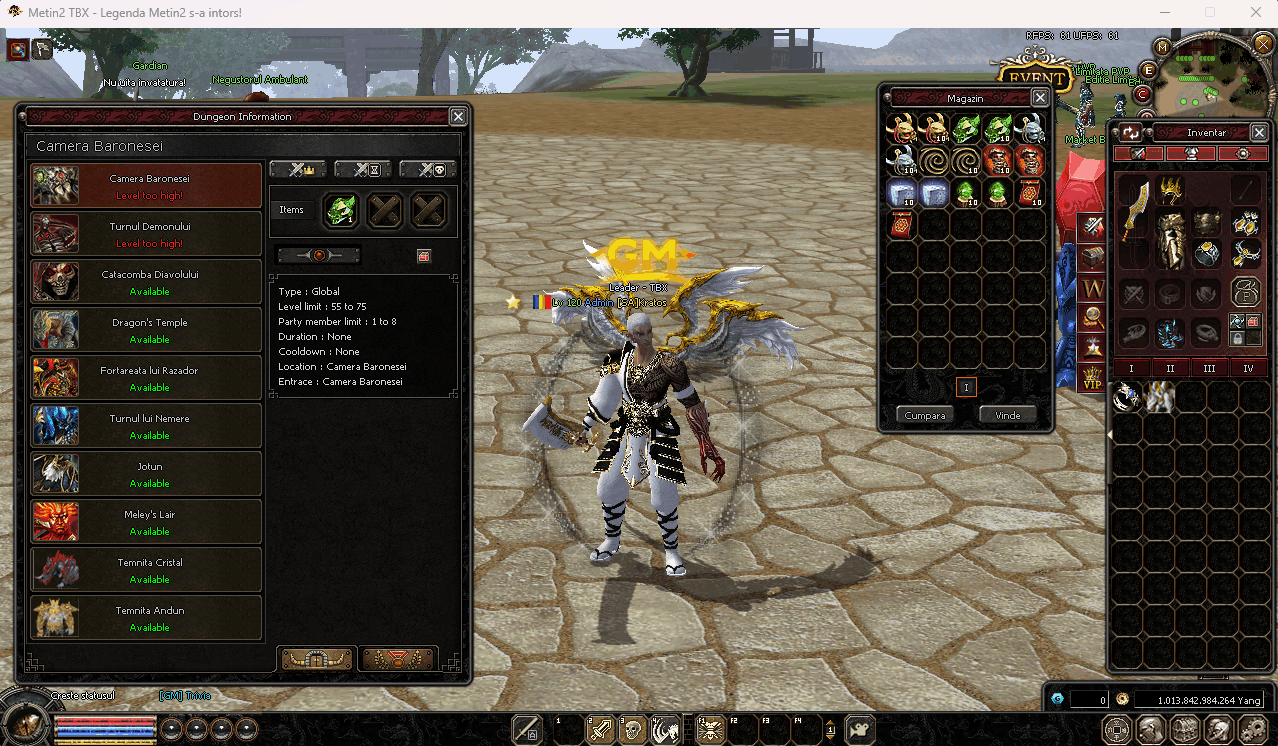Choose Catacomba Diavolului from the list

click(x=147, y=282)
